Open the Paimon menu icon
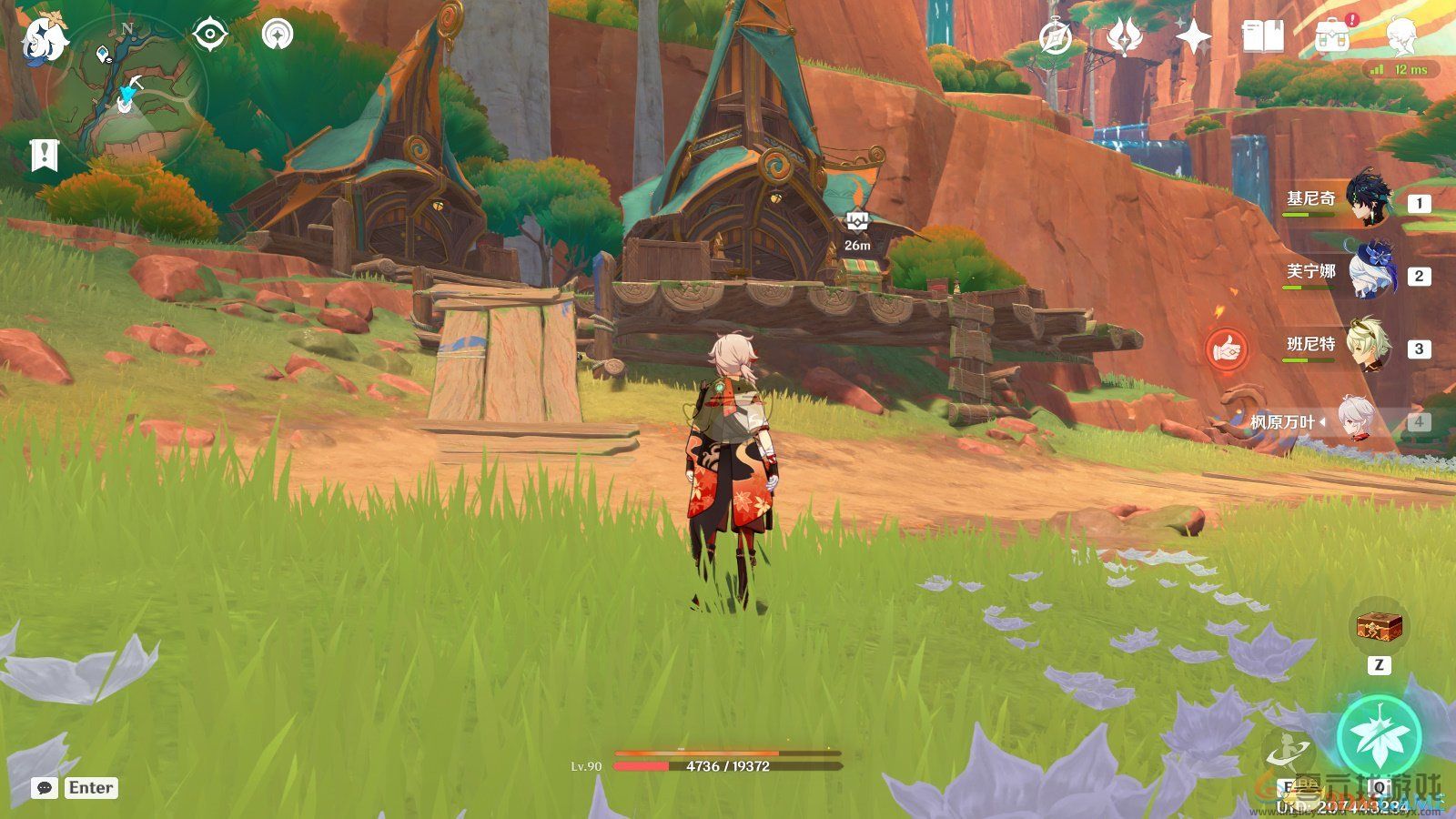This screenshot has height=819, width=1456. [44, 38]
